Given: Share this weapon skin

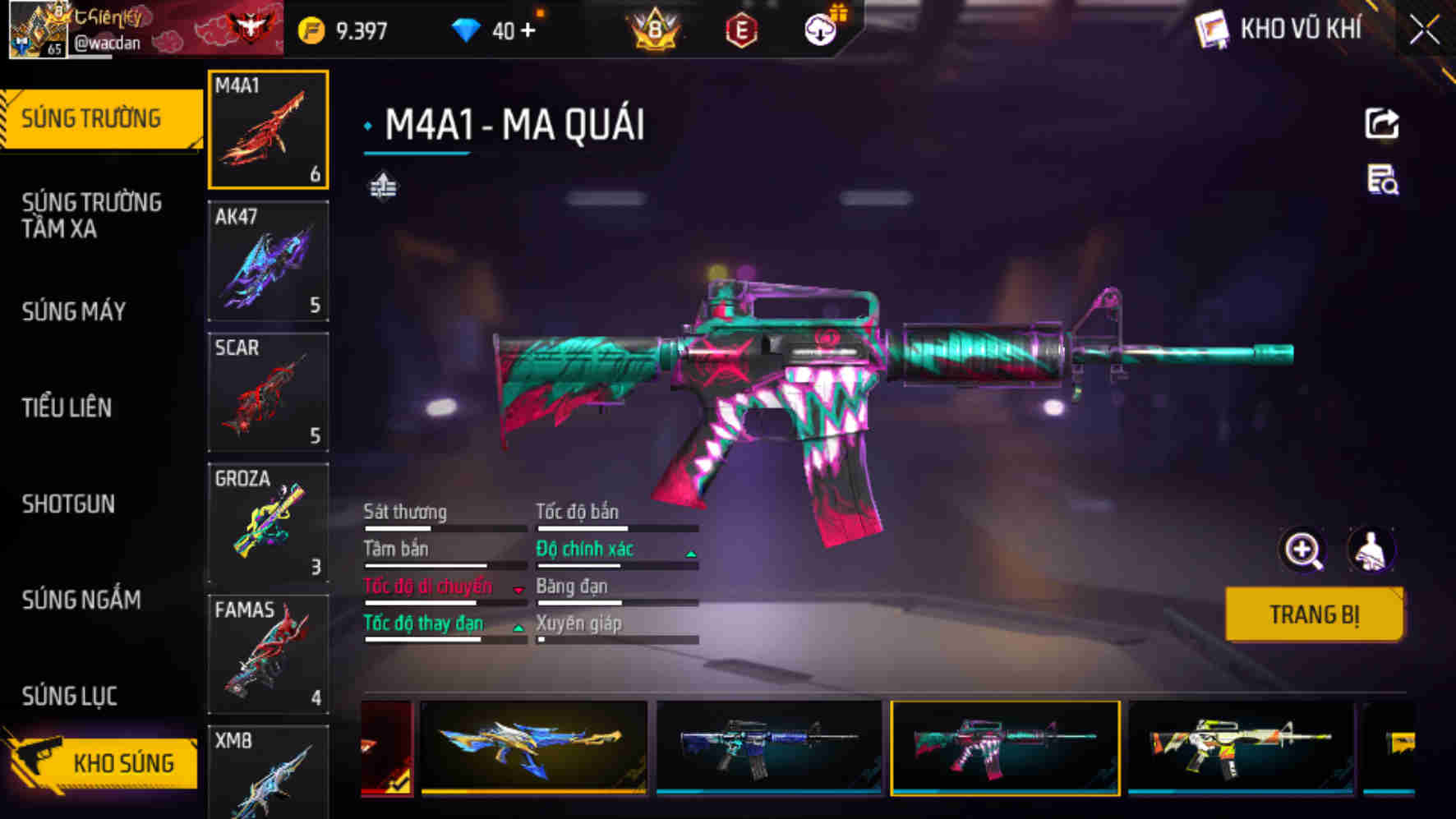Looking at the screenshot, I should (1382, 124).
